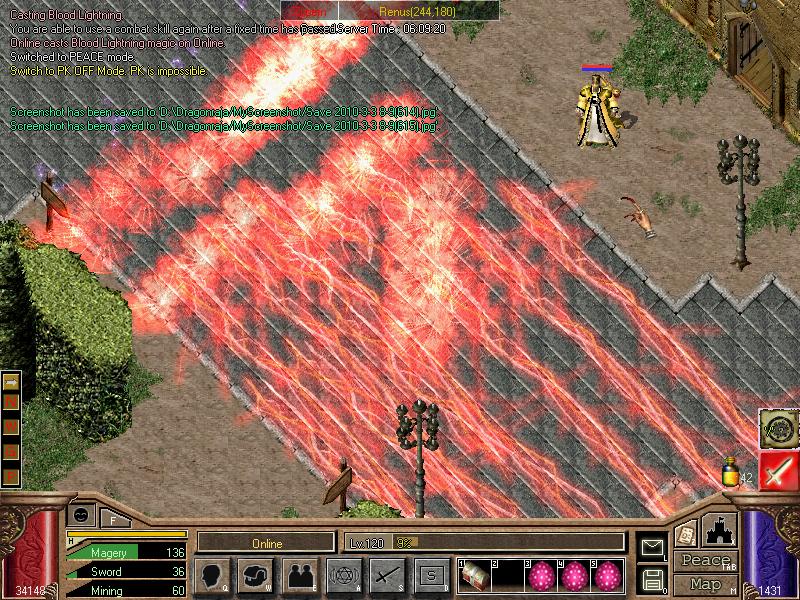Click the smiley face emotion button

[81, 514]
